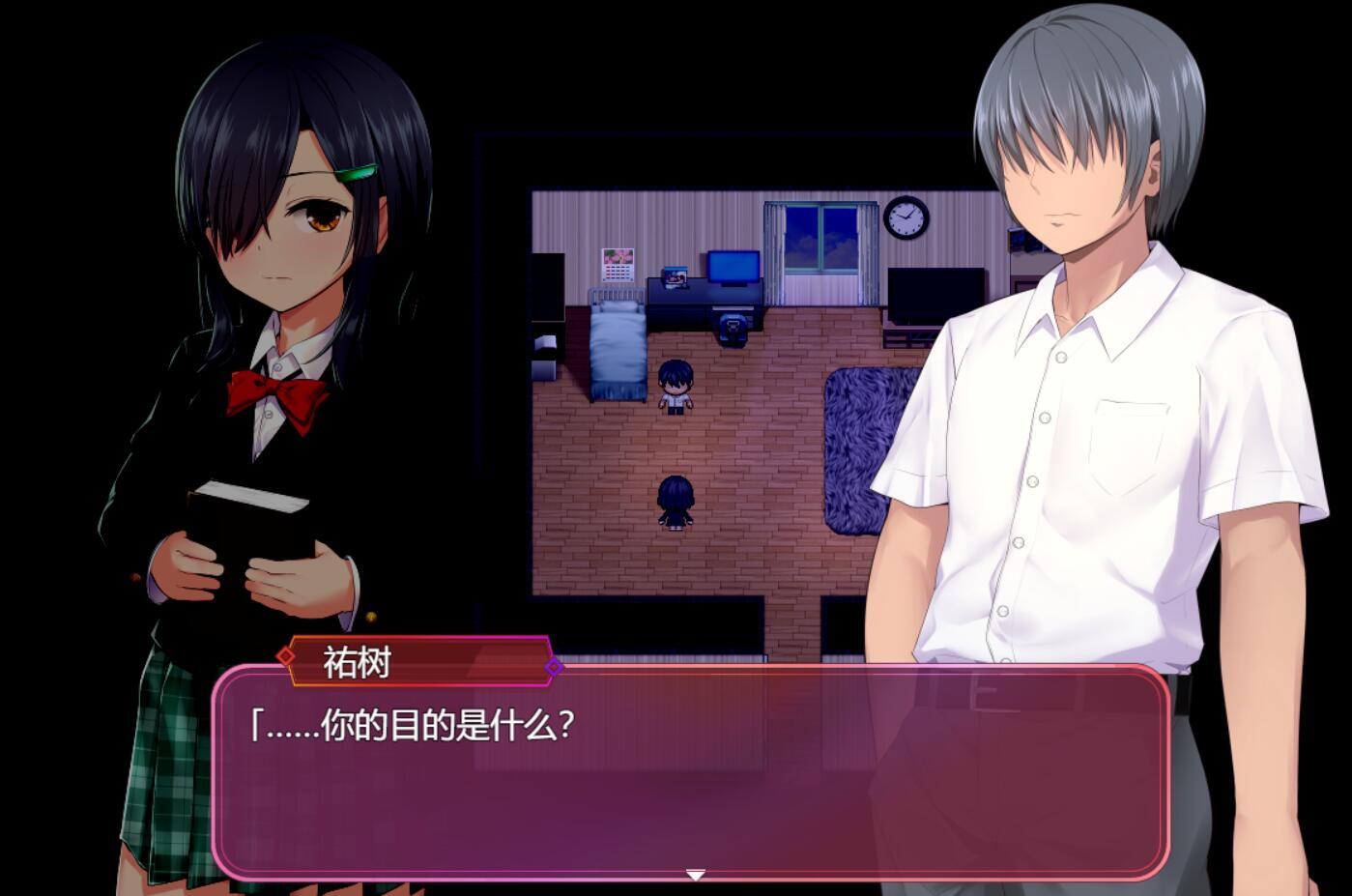Click the wall clock in the room
Viewport: 1352px width, 896px height.
tap(905, 219)
